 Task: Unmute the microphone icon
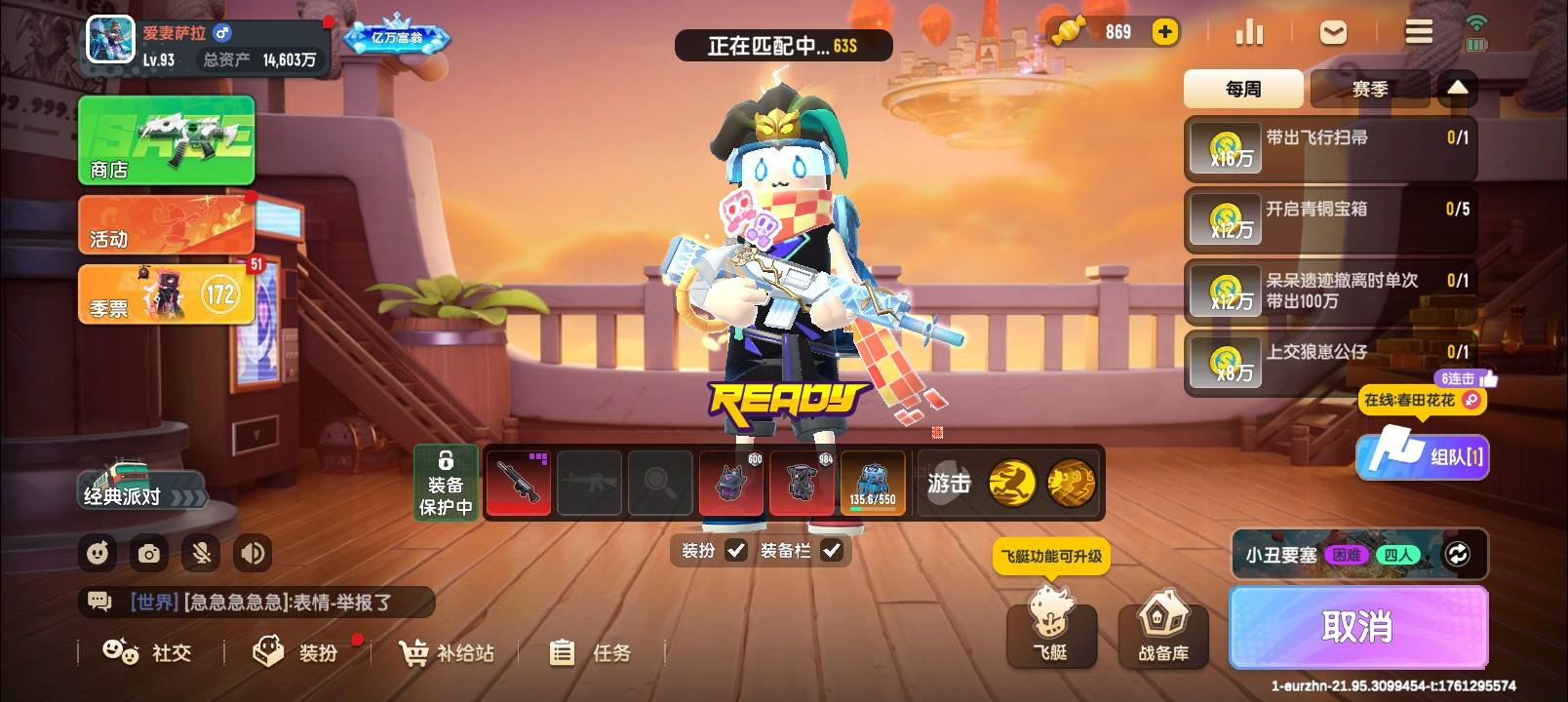click(x=200, y=553)
